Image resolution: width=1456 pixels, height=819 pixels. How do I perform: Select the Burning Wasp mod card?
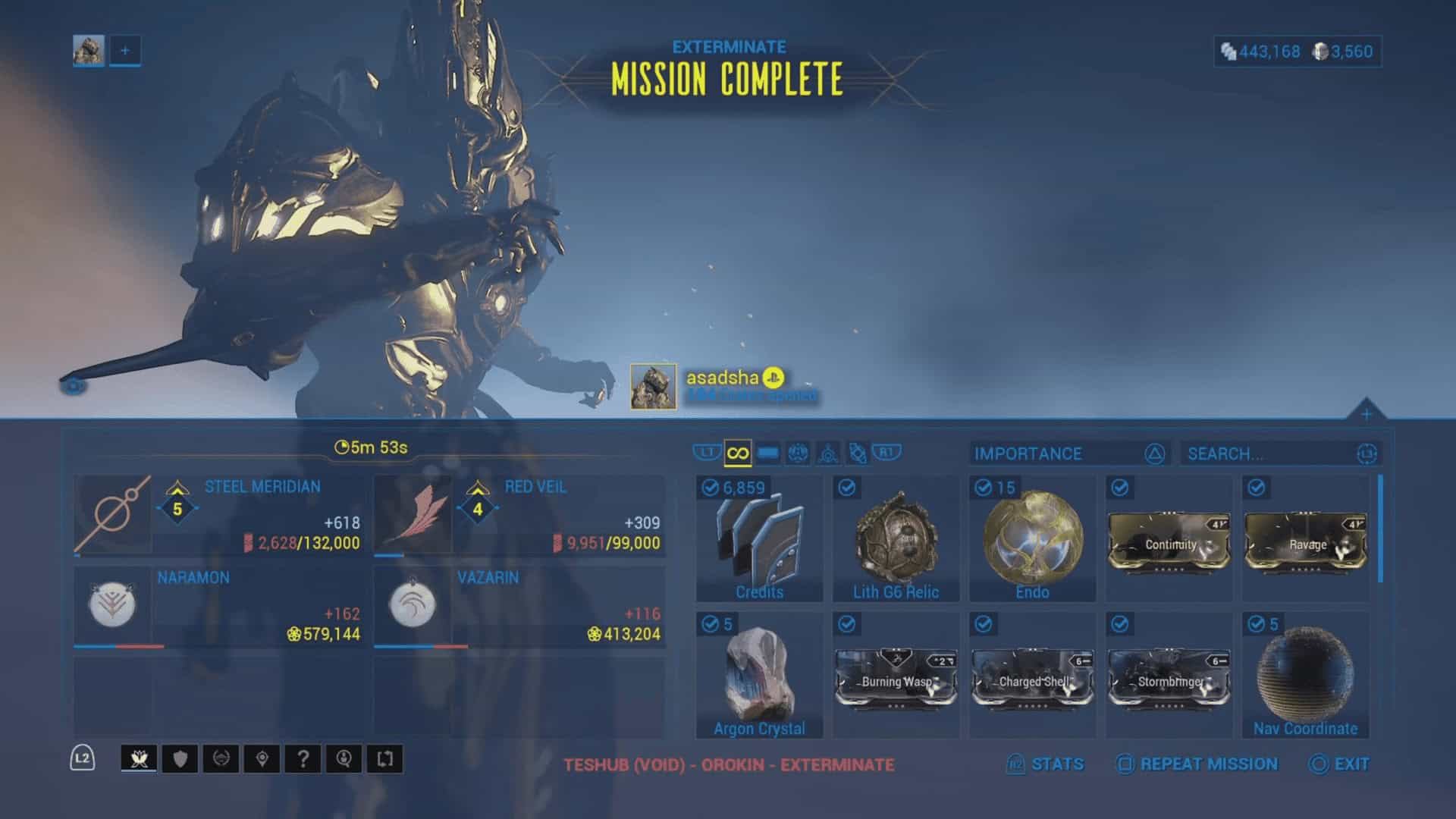(896, 678)
